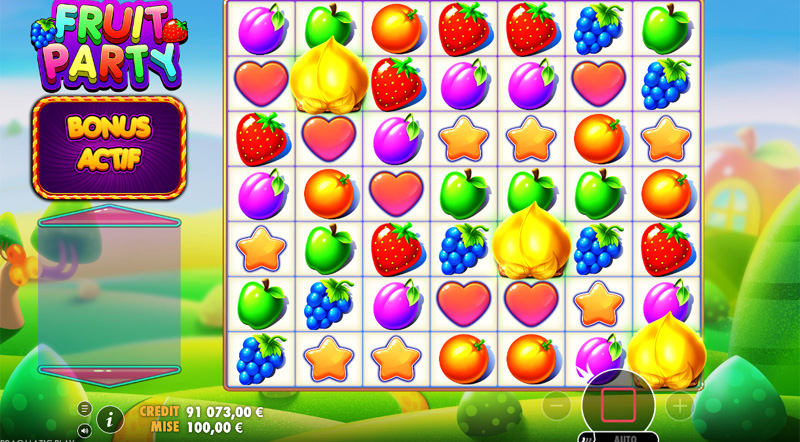This screenshot has height=442, width=800.
Task: Open the game info button
Action: [x=110, y=419]
